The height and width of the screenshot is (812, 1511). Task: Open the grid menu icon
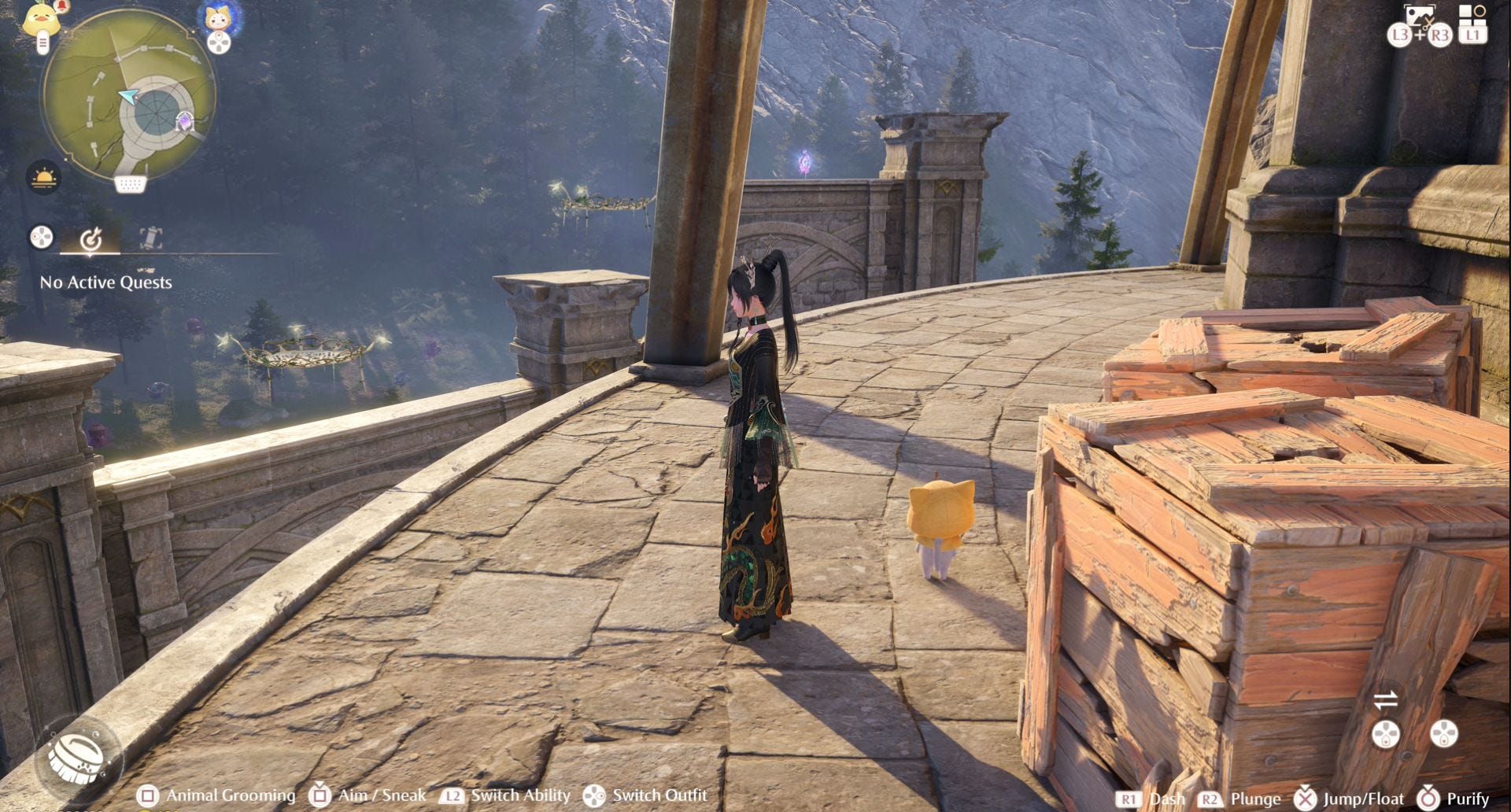(x=1472, y=14)
